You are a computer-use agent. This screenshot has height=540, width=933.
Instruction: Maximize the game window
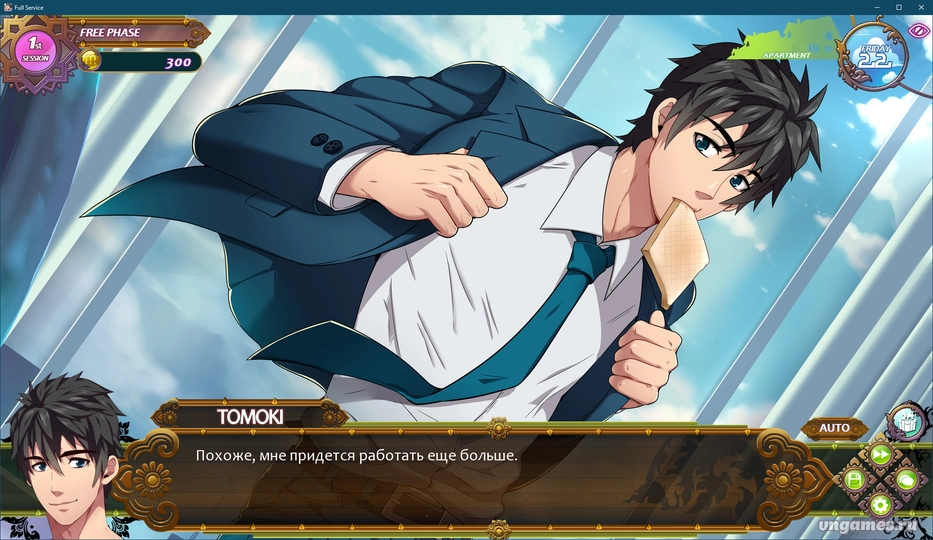pos(899,7)
